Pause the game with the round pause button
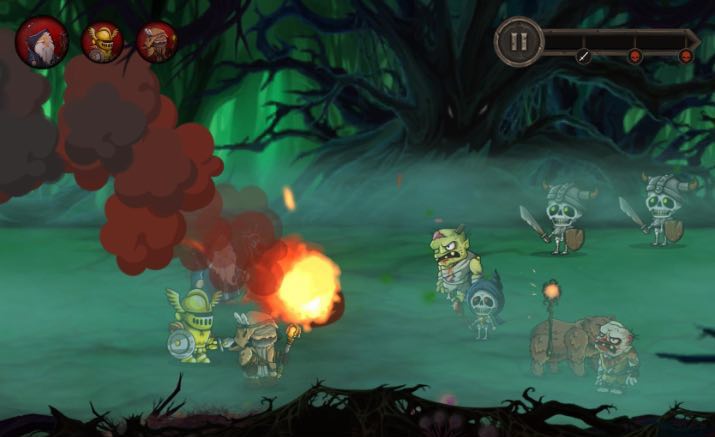This screenshot has height=437, width=715. pyautogui.click(x=518, y=43)
